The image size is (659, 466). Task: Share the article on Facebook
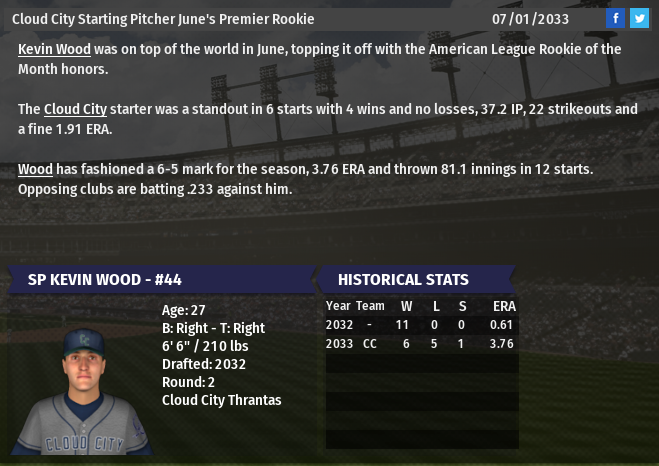[616, 18]
